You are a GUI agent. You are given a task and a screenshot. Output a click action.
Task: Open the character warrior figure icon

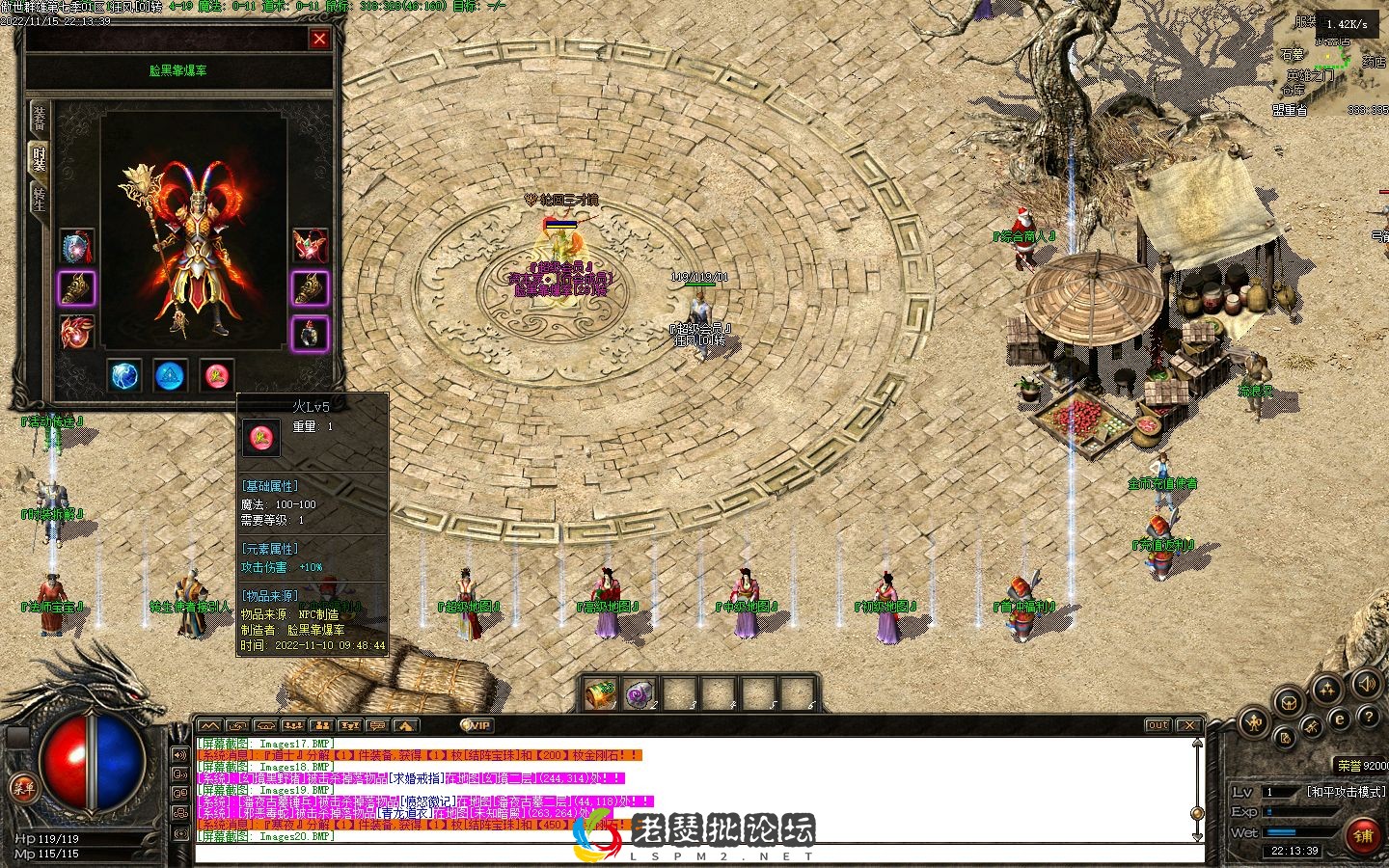1255,721
